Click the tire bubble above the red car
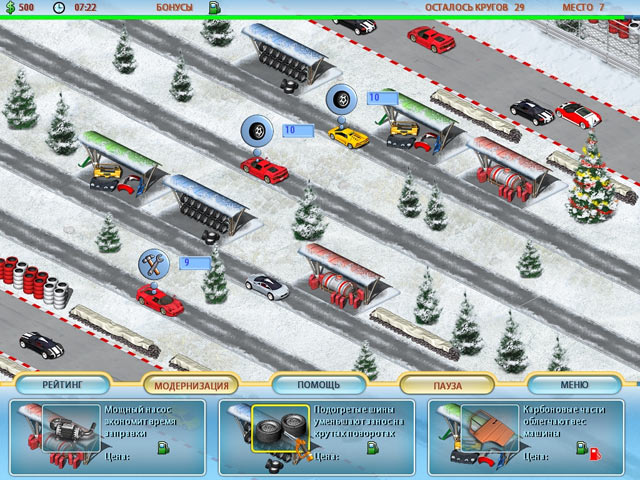Image resolution: width=640 pixels, height=480 pixels. tap(256, 131)
